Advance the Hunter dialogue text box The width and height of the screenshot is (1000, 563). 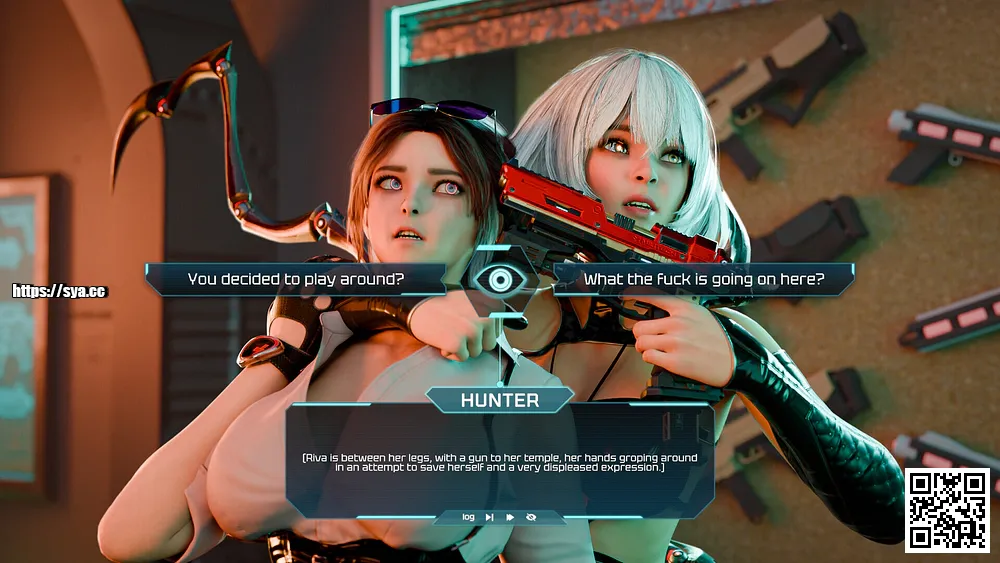coord(499,460)
